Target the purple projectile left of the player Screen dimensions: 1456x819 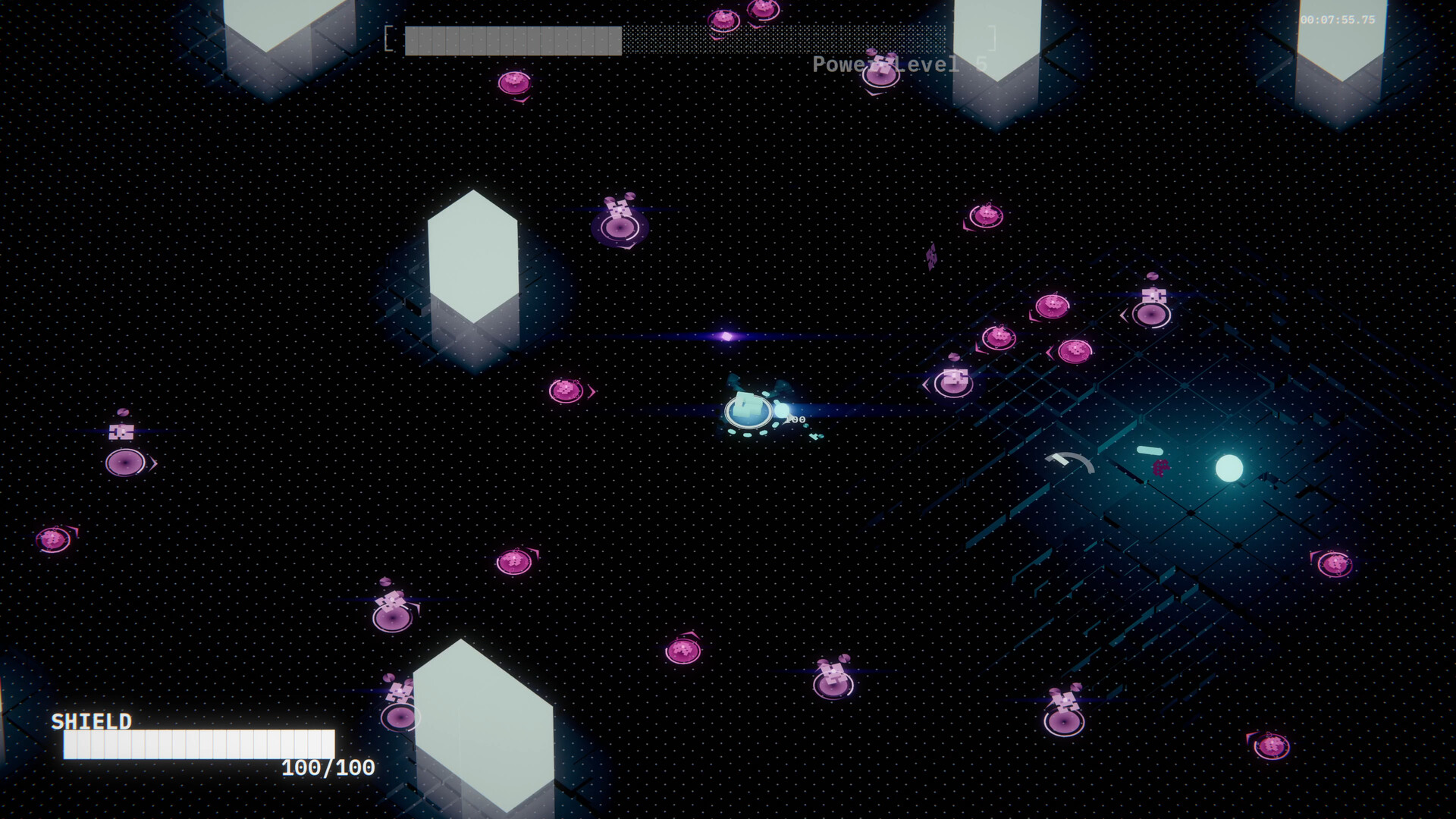(x=728, y=336)
